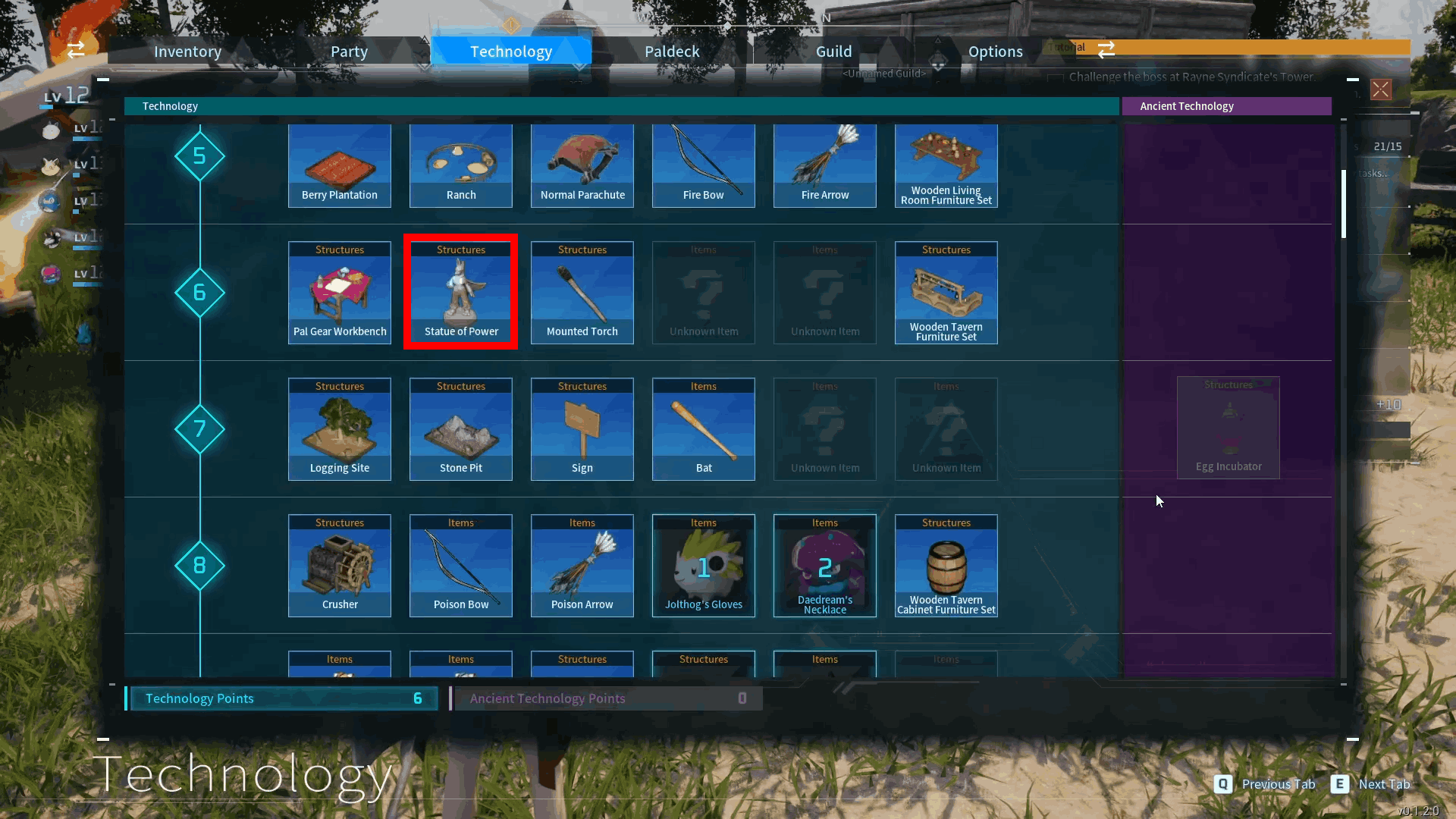Select the Wooden Tavern Furniture Set
Screen dimensions: 1456x819
click(946, 293)
